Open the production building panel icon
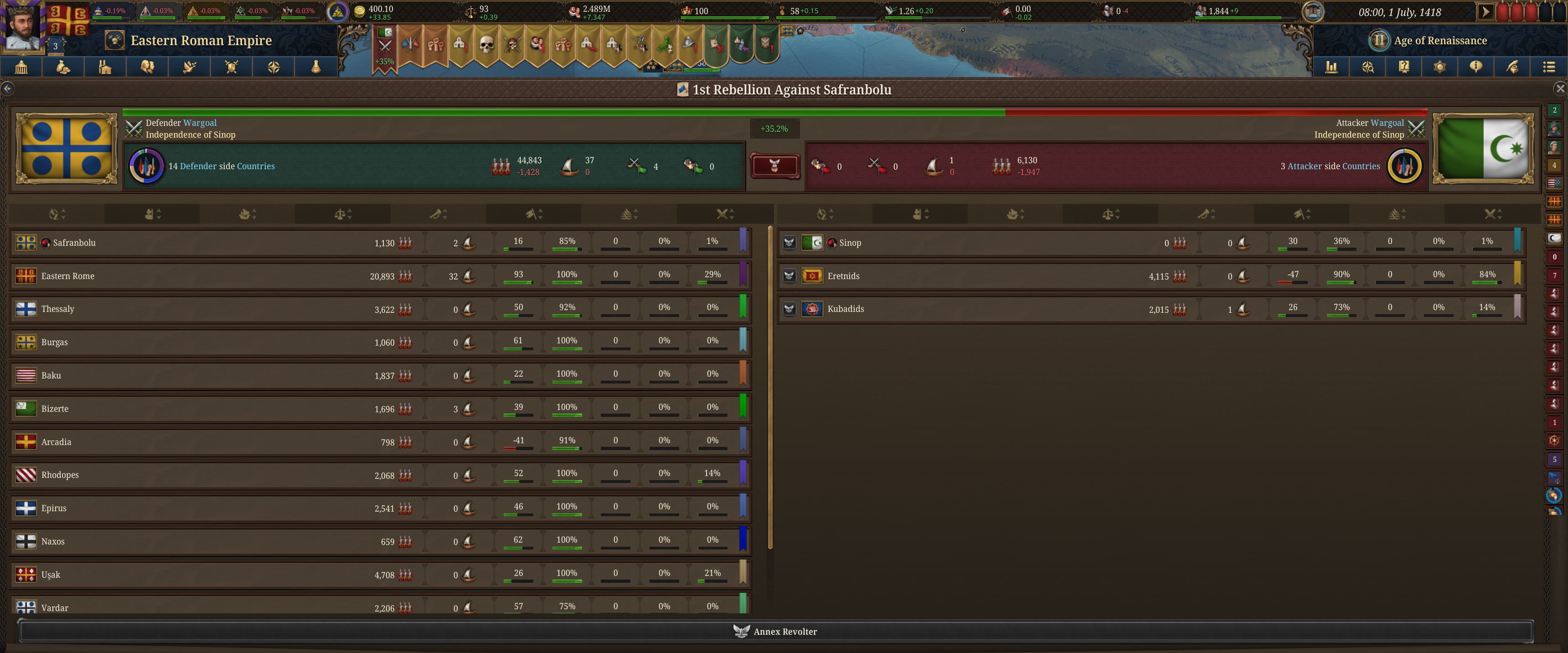The image size is (1568, 653). coord(105,67)
